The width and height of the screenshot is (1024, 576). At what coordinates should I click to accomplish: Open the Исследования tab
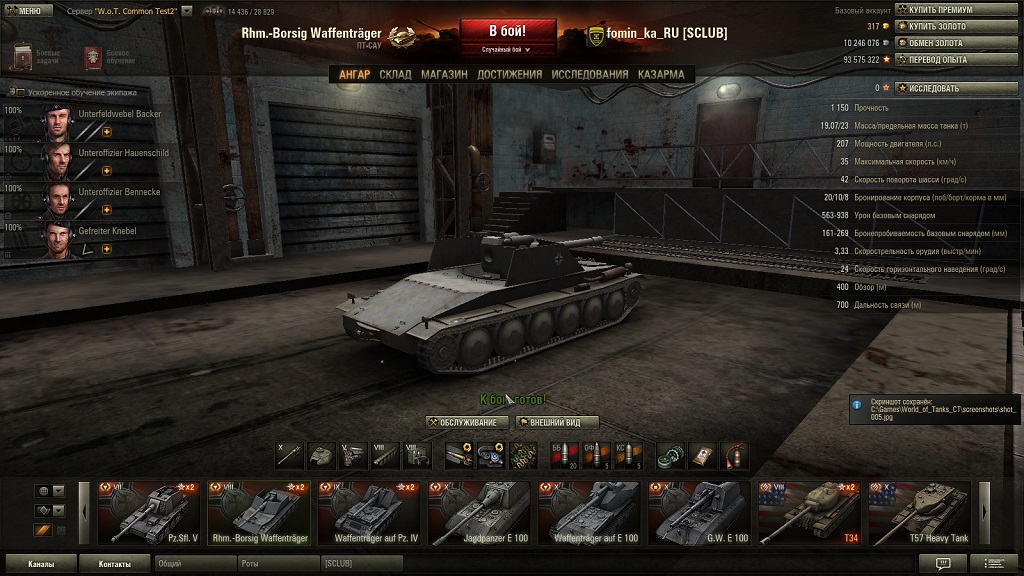[x=590, y=74]
